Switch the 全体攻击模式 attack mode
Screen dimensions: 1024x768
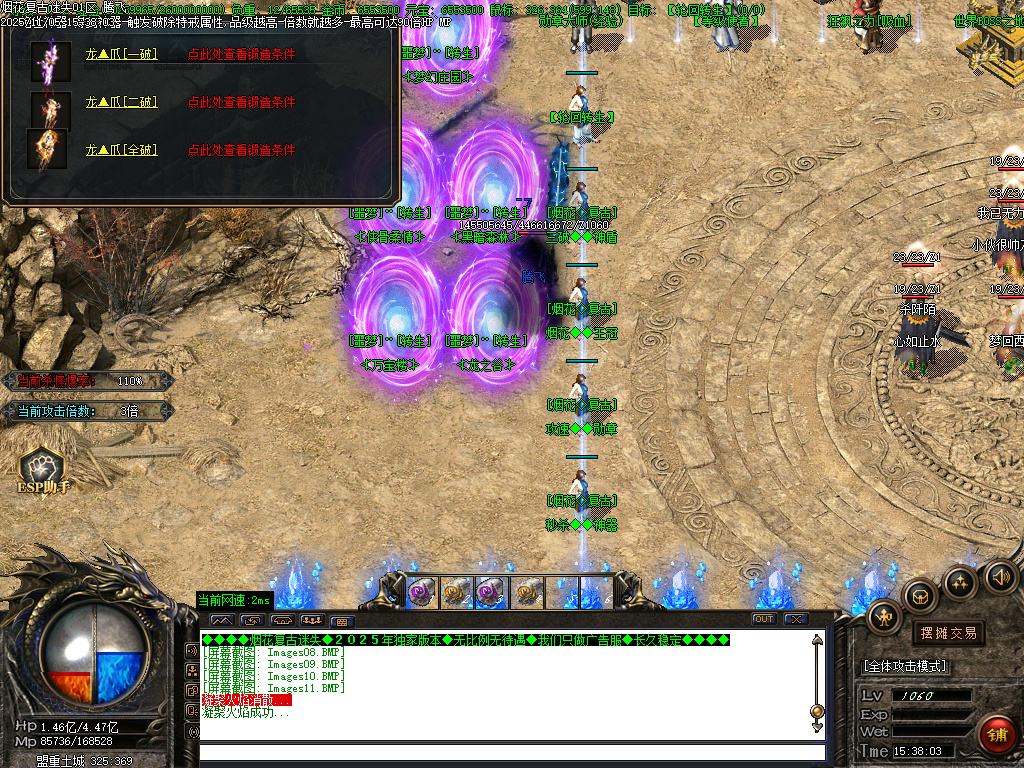(905, 666)
